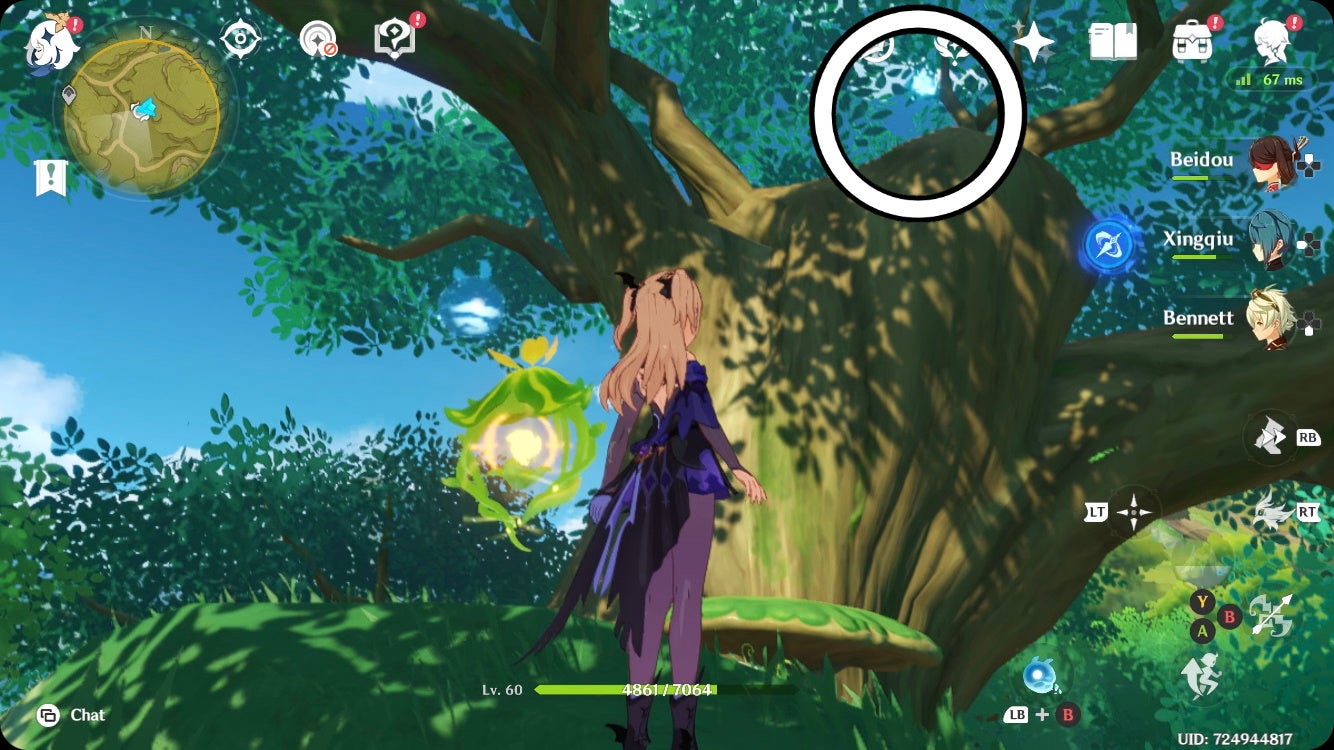Open the Inventory bag icon
Image resolution: width=1334 pixels, height=750 pixels.
(1192, 40)
